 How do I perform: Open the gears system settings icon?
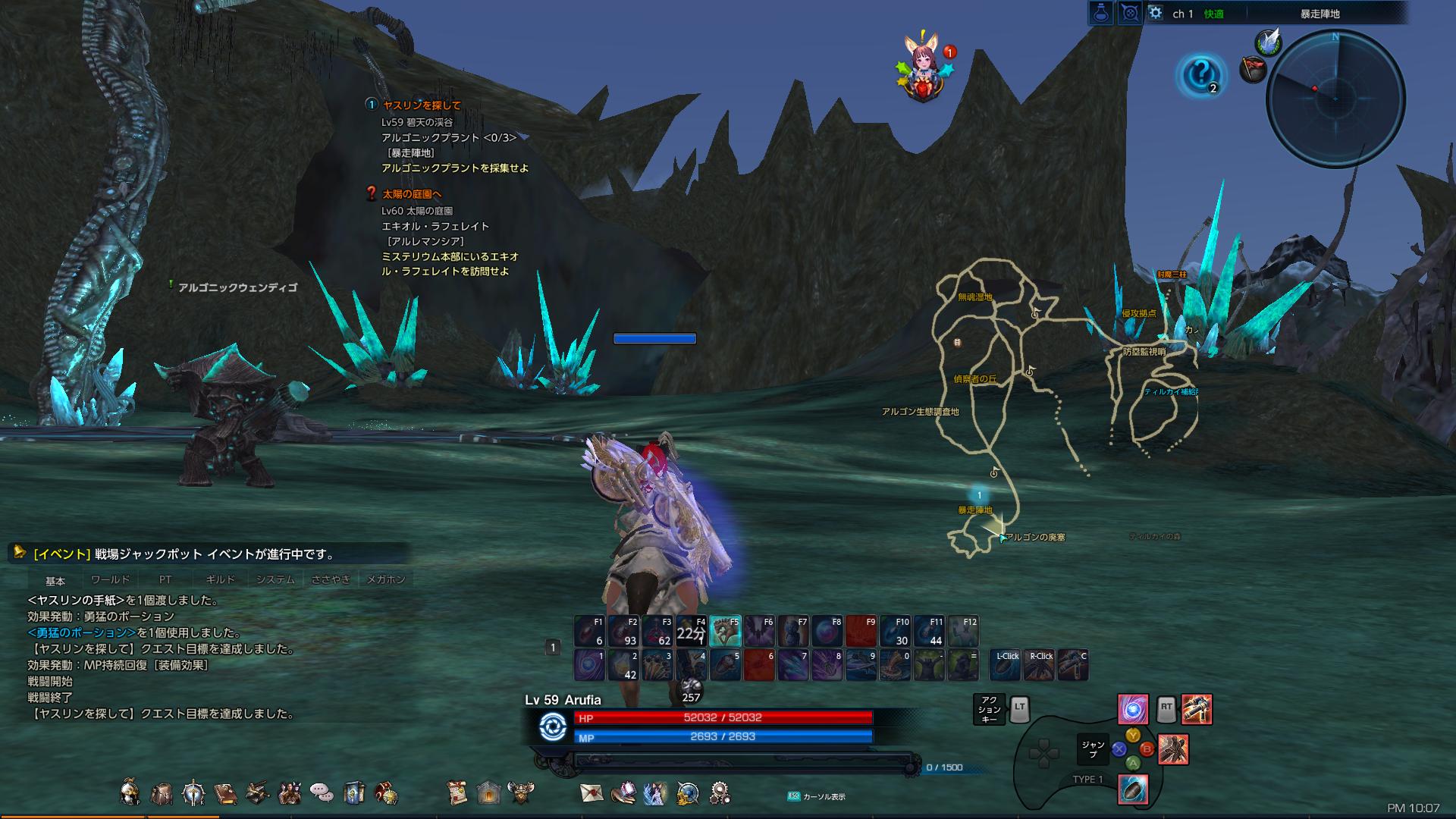coord(720,793)
